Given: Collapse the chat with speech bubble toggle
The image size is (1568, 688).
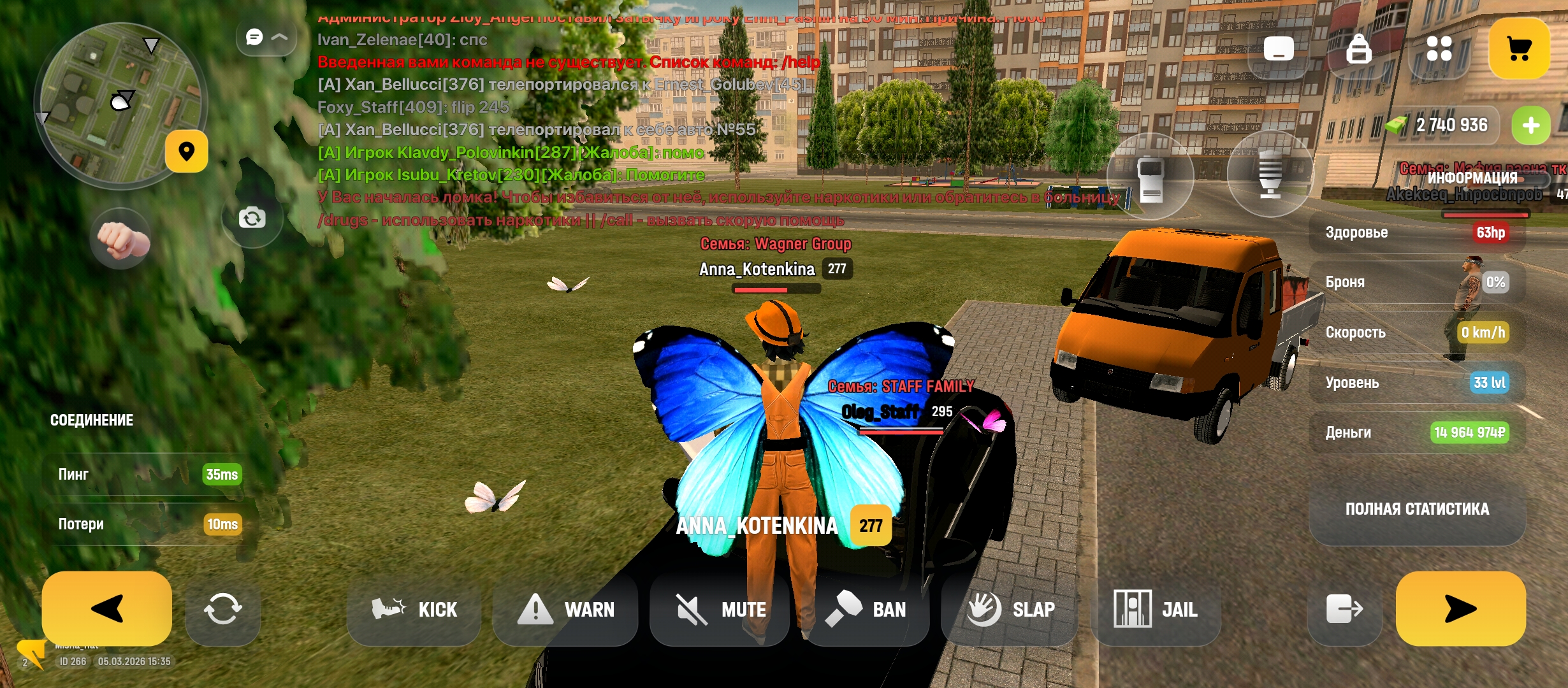Looking at the screenshot, I should click(266, 38).
